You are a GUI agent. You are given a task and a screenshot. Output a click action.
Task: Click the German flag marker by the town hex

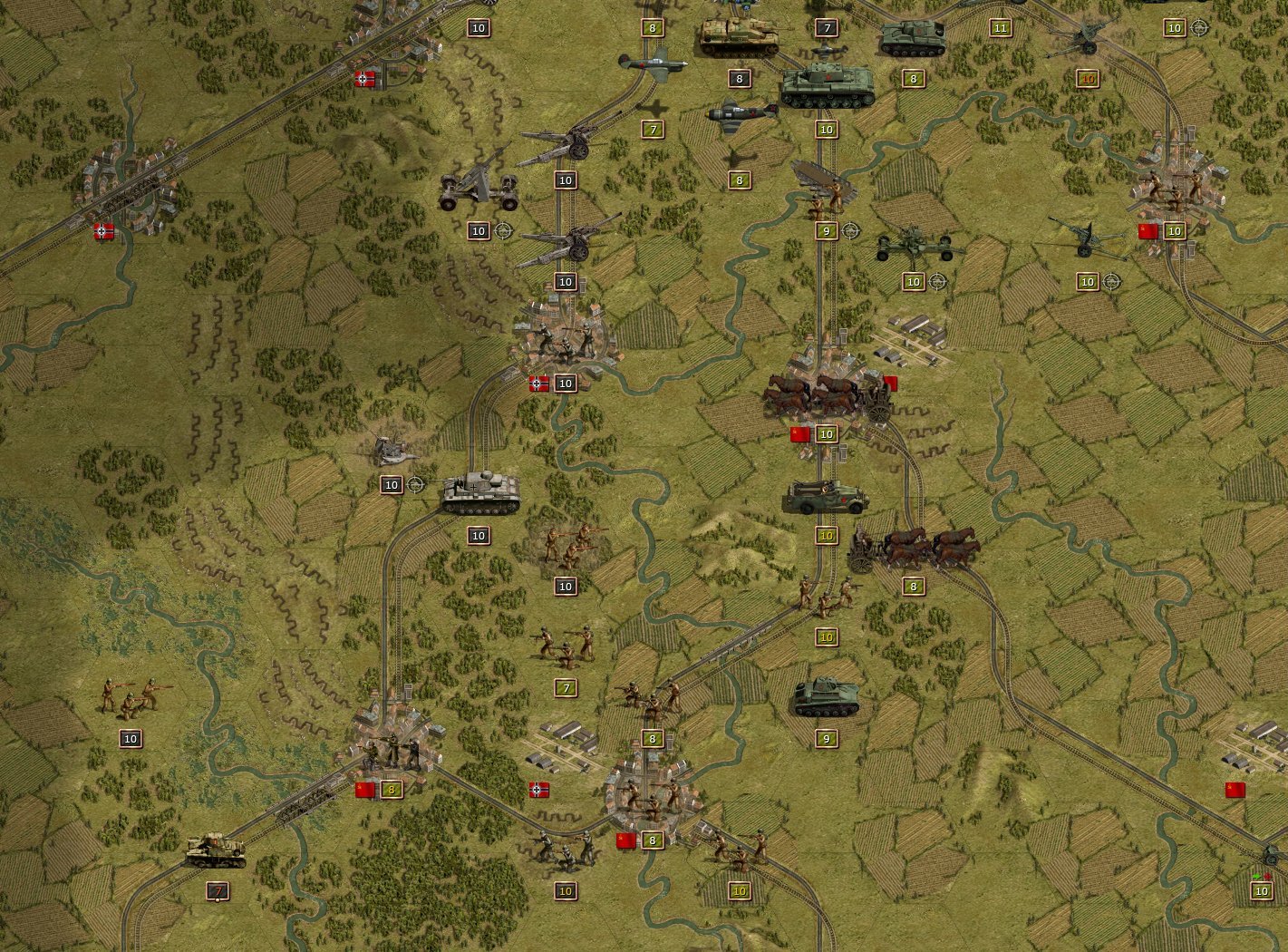pyautogui.click(x=537, y=383)
